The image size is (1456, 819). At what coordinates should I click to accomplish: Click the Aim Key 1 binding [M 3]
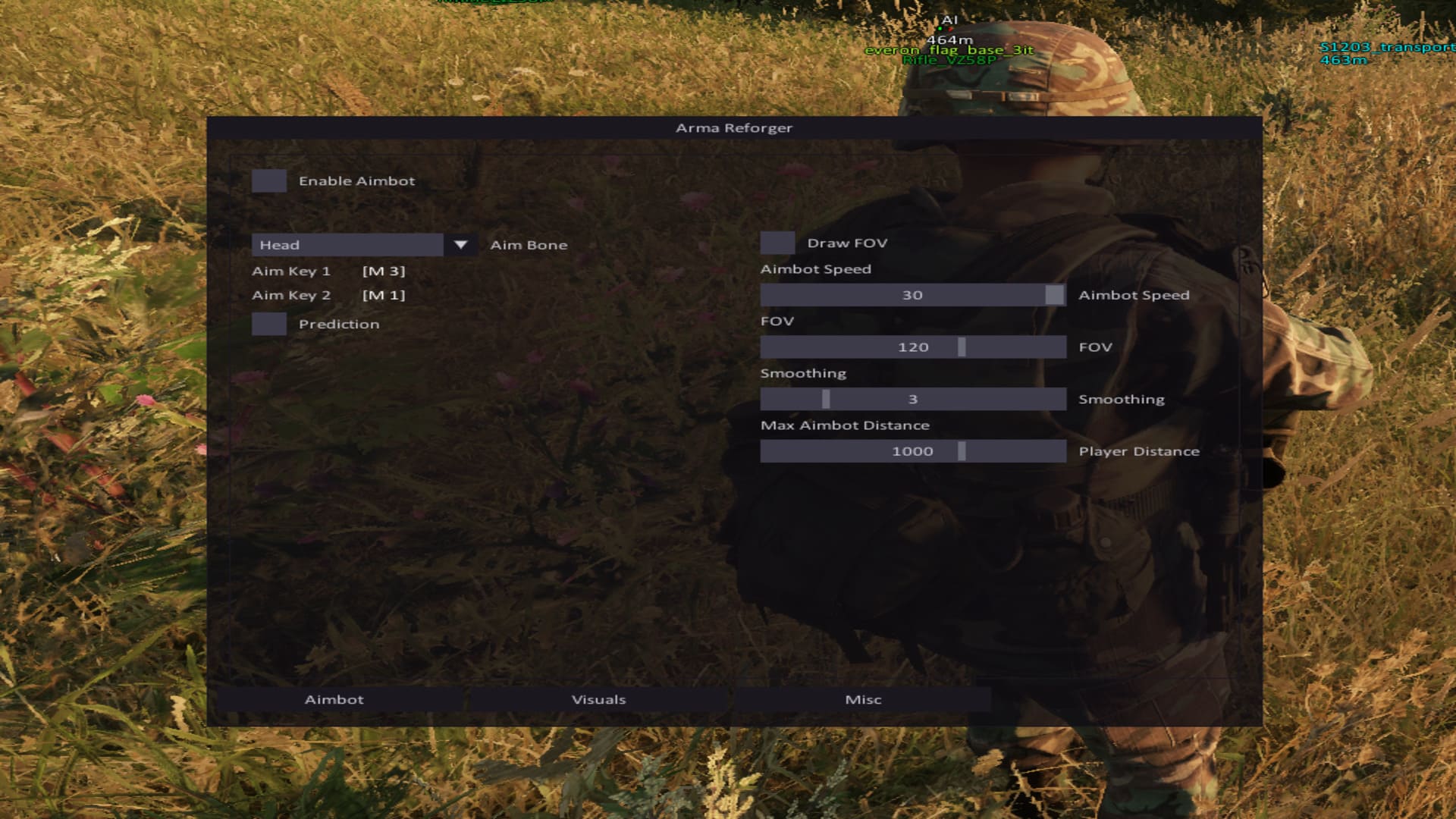tap(384, 270)
